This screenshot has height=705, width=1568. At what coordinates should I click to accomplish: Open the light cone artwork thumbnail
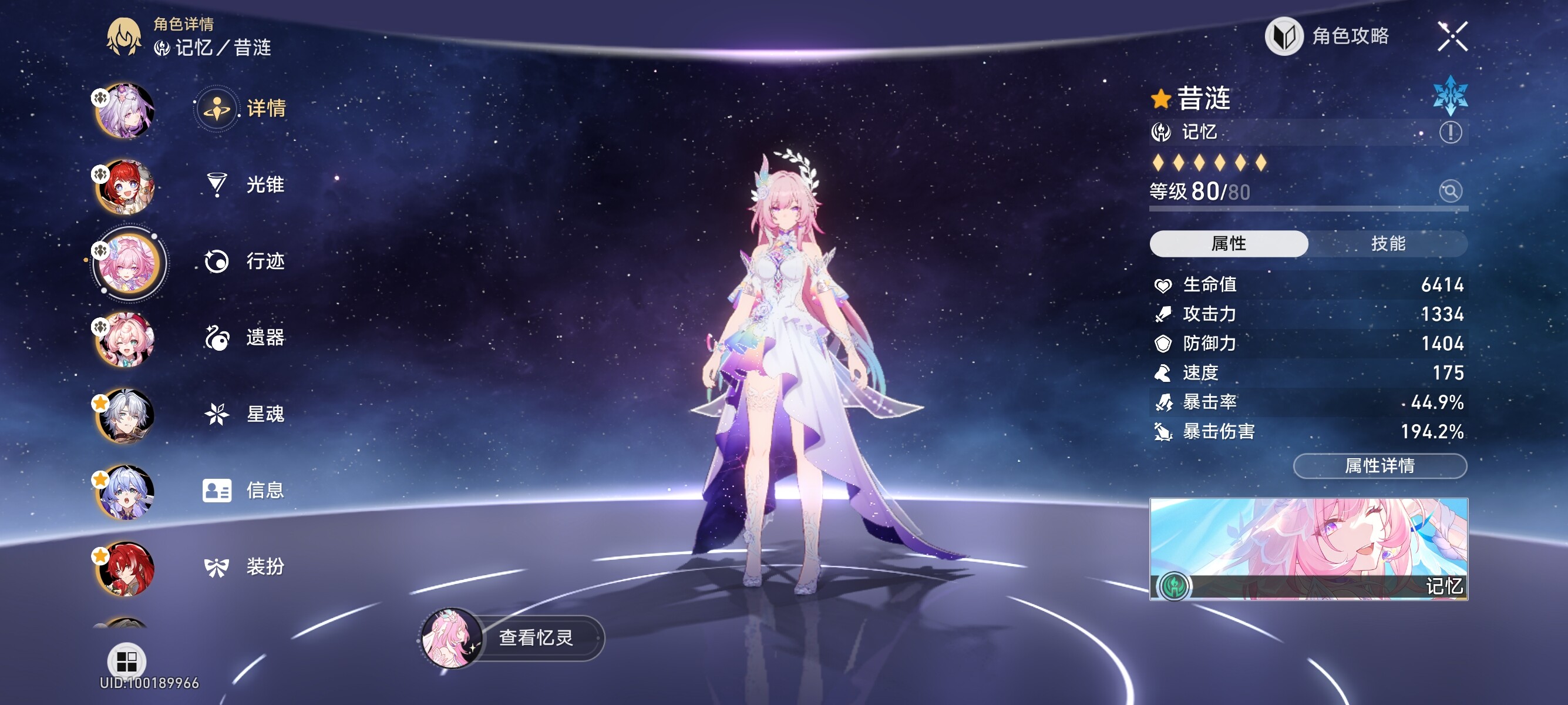click(1308, 549)
